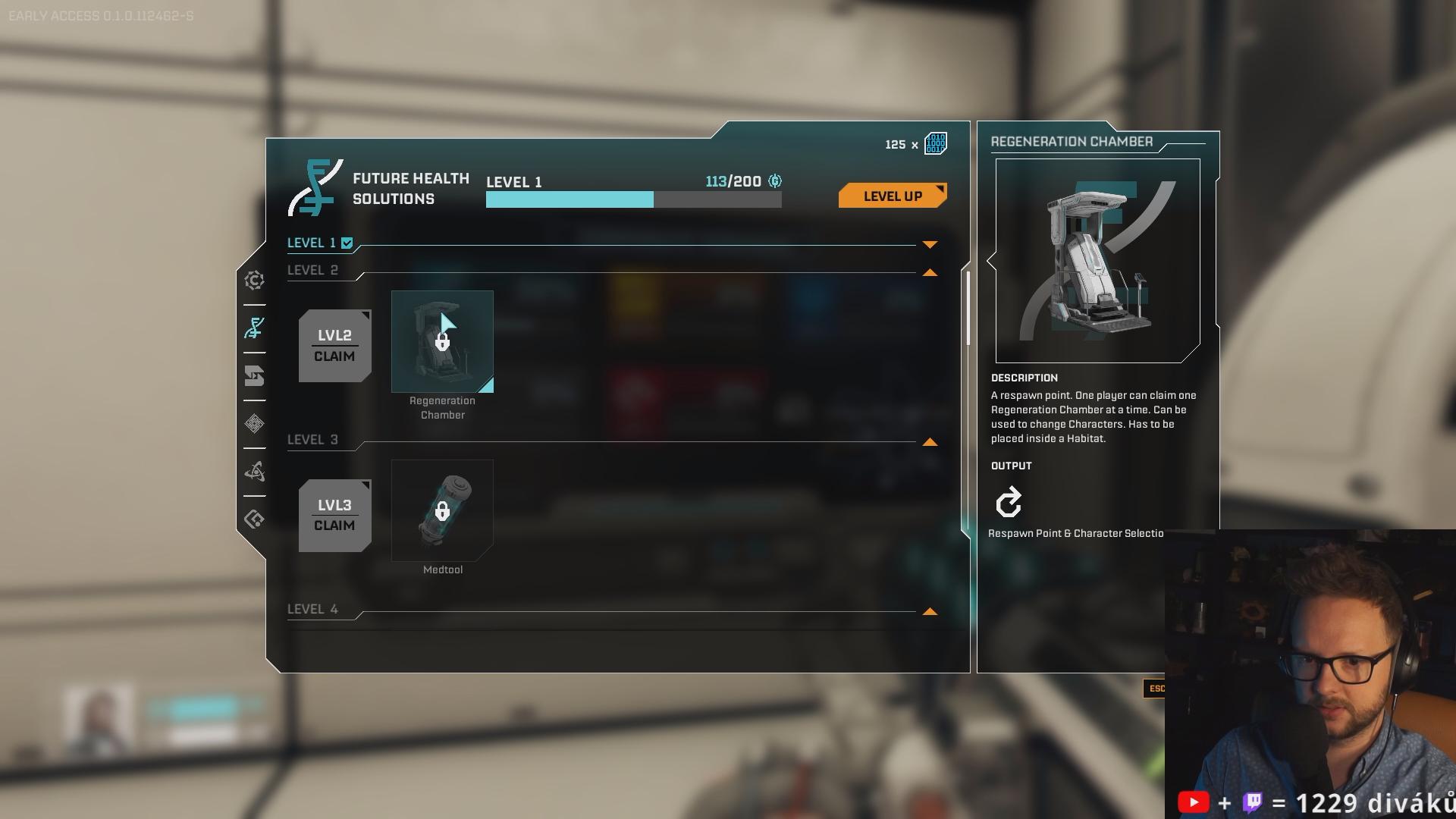Open the bottom diamond-tag faction tab

pyautogui.click(x=255, y=519)
